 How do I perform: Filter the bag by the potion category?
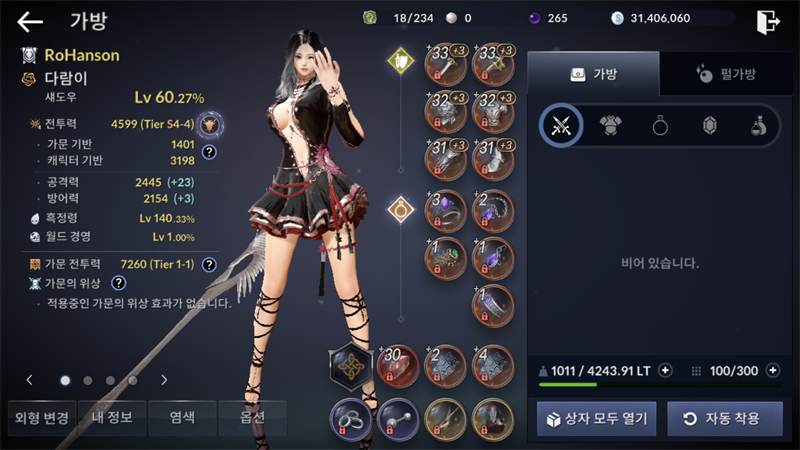[759, 125]
